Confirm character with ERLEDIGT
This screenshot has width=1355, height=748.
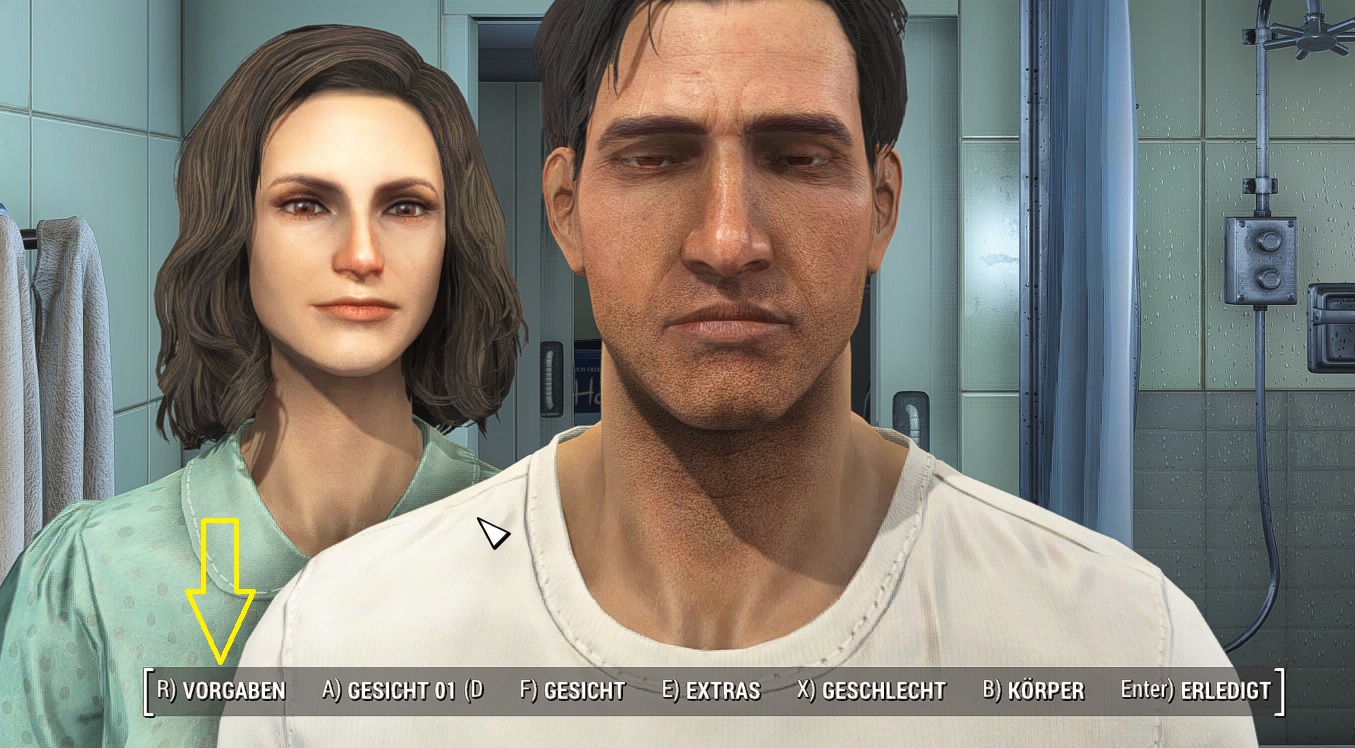pyautogui.click(x=1210, y=690)
